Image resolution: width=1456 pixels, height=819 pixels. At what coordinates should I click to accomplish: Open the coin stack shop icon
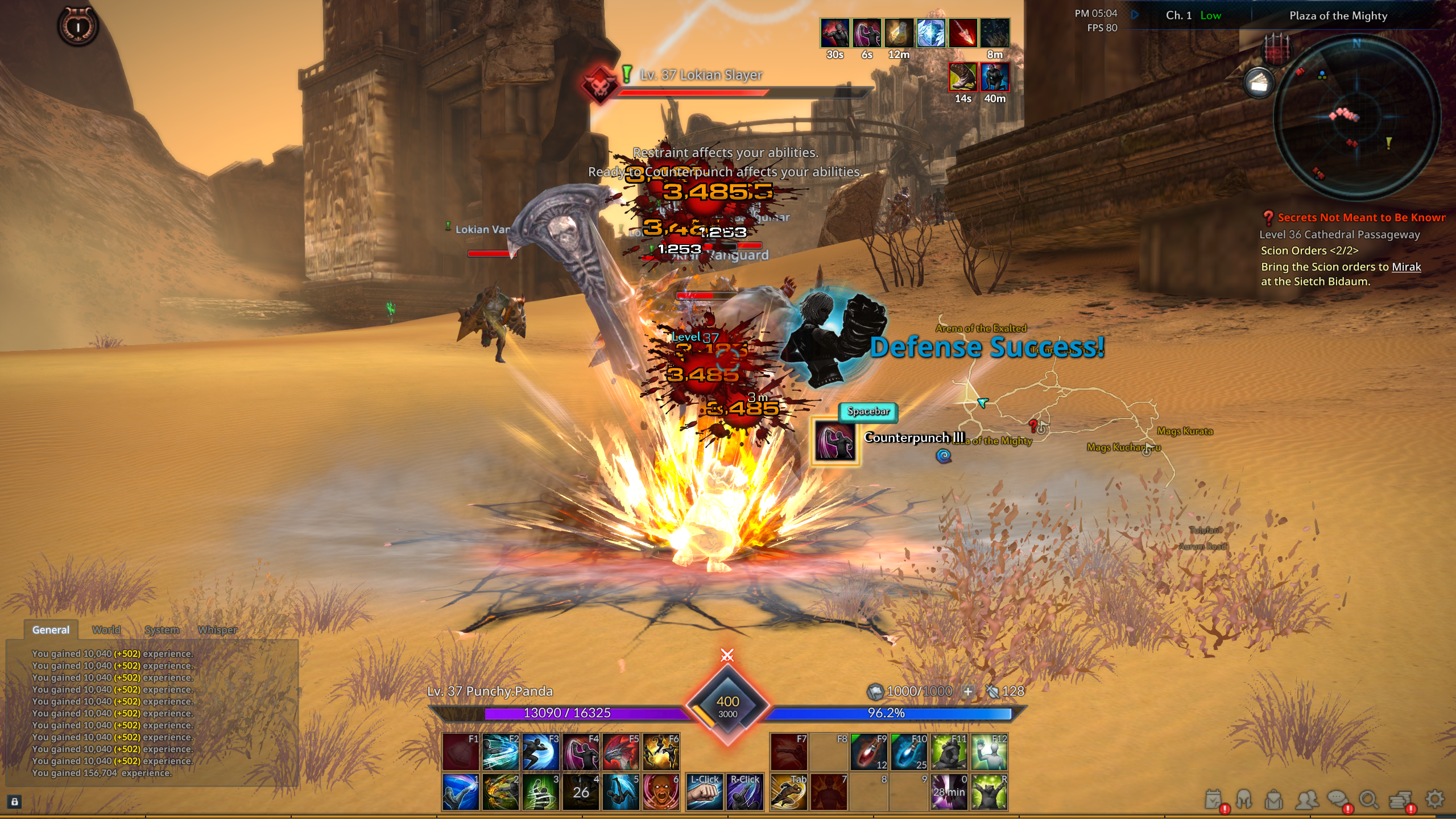1401,800
